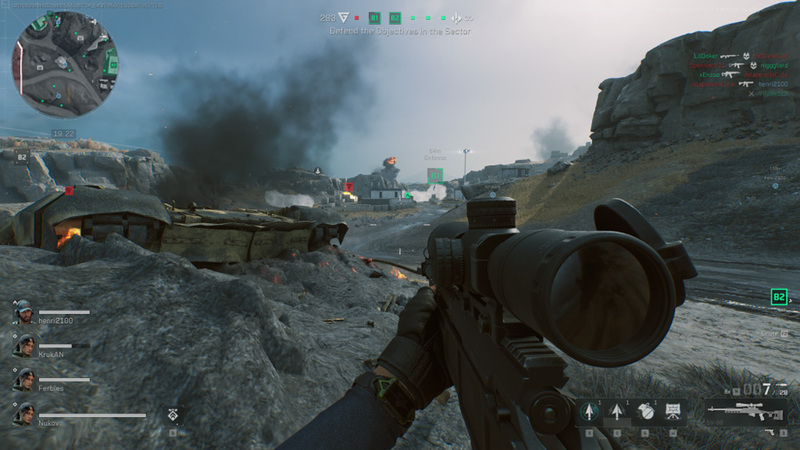Select squadmate Nukov's portrait
The image size is (800, 450).
(23, 413)
